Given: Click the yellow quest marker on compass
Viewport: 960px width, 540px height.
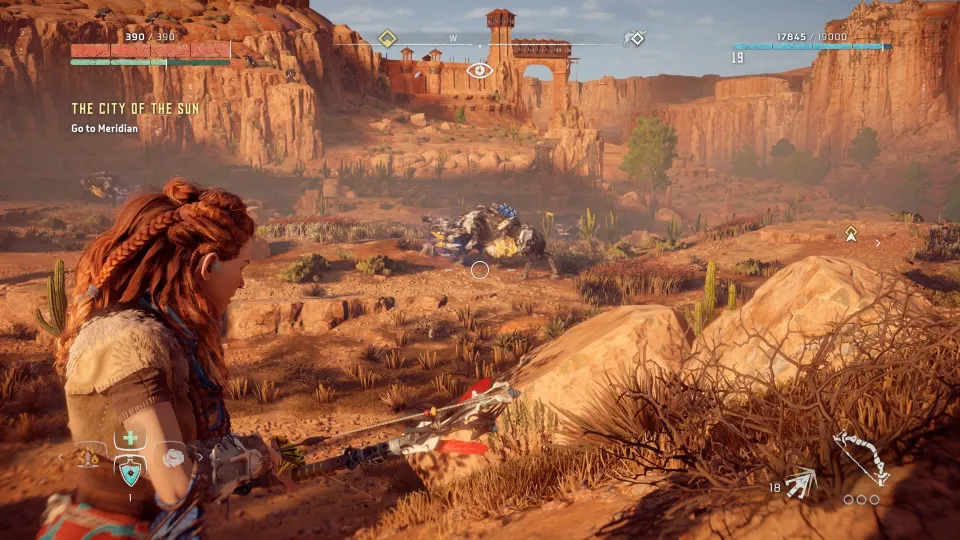Looking at the screenshot, I should coord(387,39).
